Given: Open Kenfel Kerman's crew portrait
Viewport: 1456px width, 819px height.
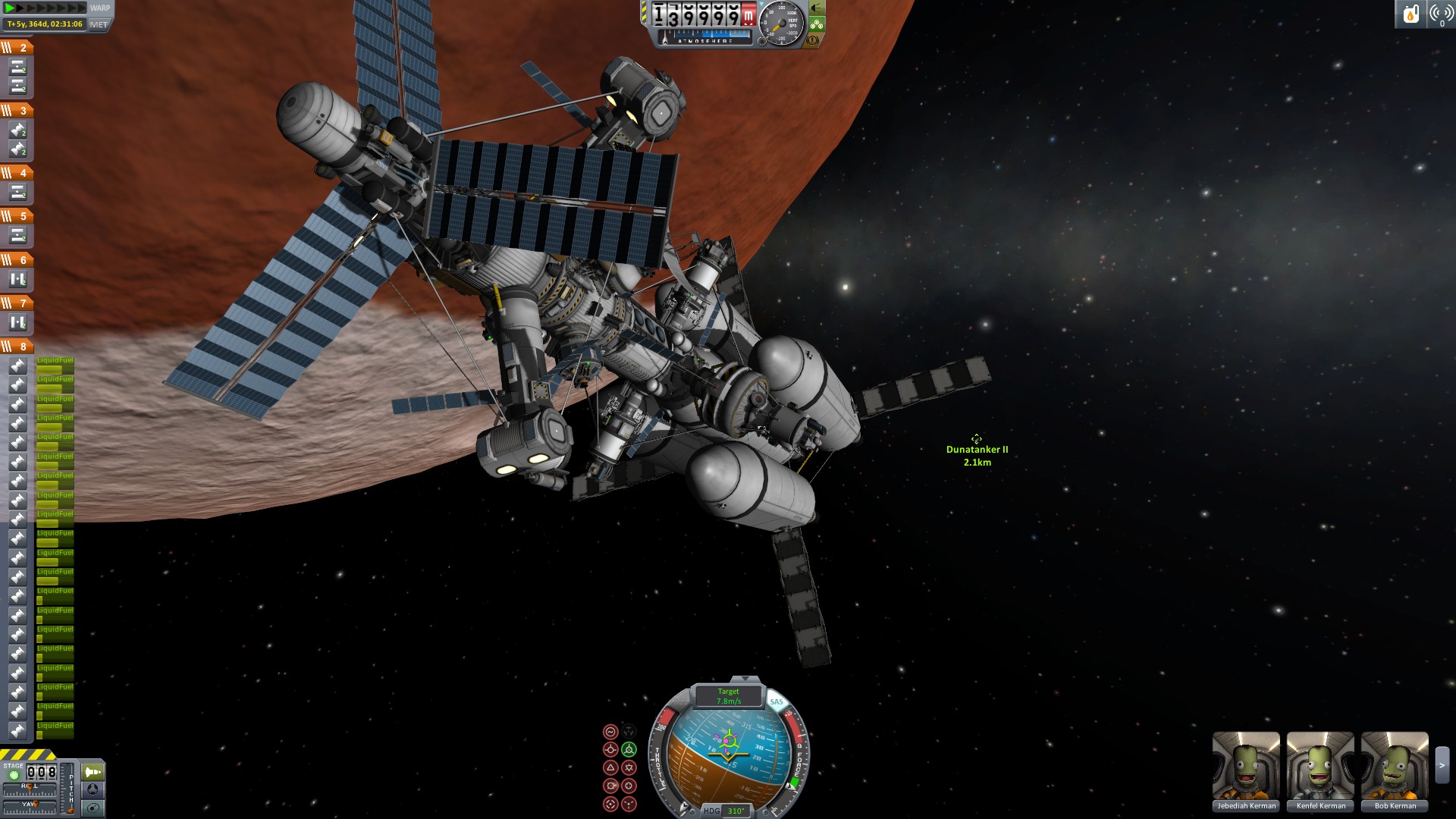Looking at the screenshot, I should coord(1320,766).
